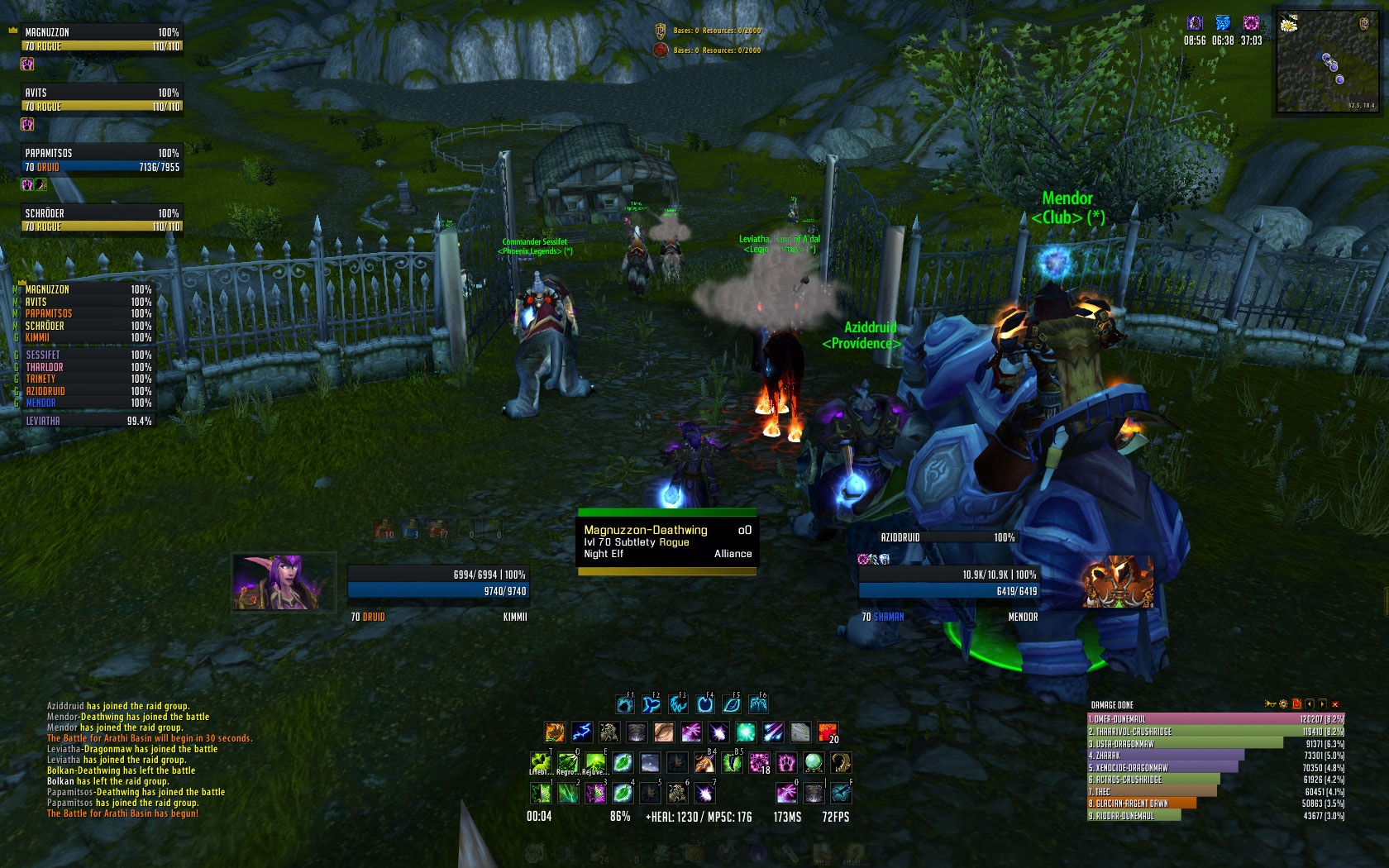Show the next damage meter segment arrow
Image resolution: width=1389 pixels, height=868 pixels.
click(x=1322, y=704)
